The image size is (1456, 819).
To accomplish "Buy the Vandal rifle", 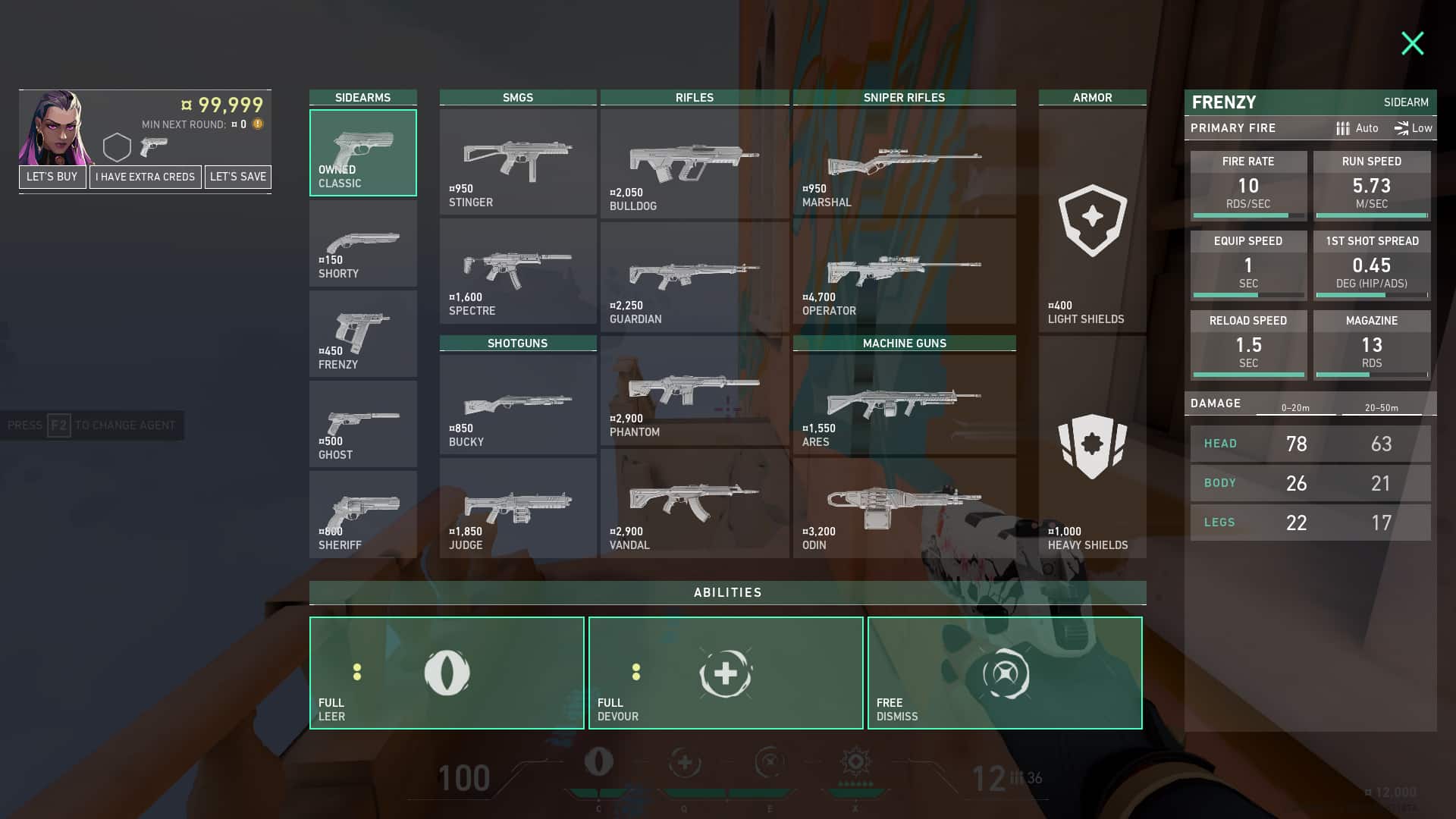I will 694,504.
